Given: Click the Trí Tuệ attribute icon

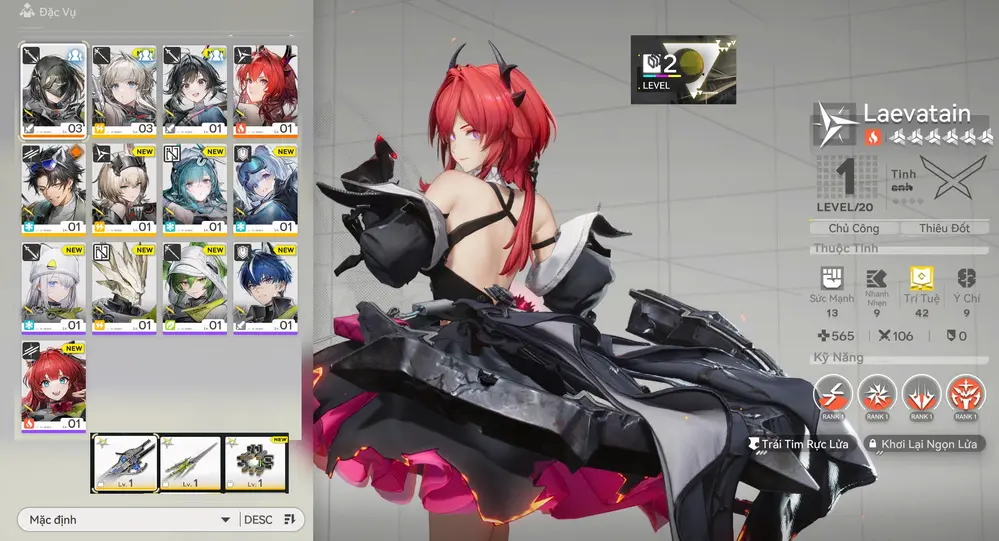Looking at the screenshot, I should [923, 279].
